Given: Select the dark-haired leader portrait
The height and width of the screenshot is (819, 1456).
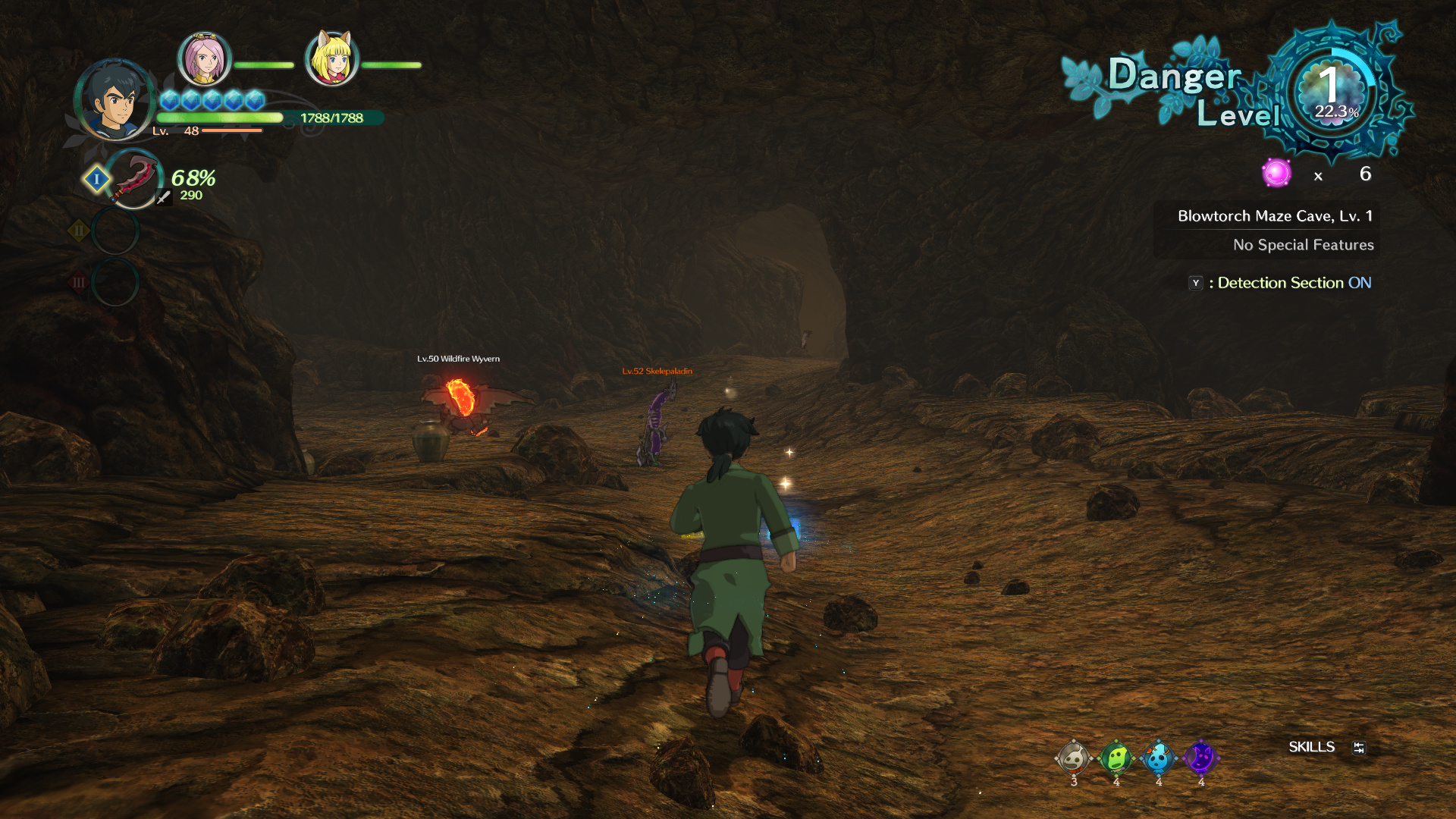Looking at the screenshot, I should (115, 99).
